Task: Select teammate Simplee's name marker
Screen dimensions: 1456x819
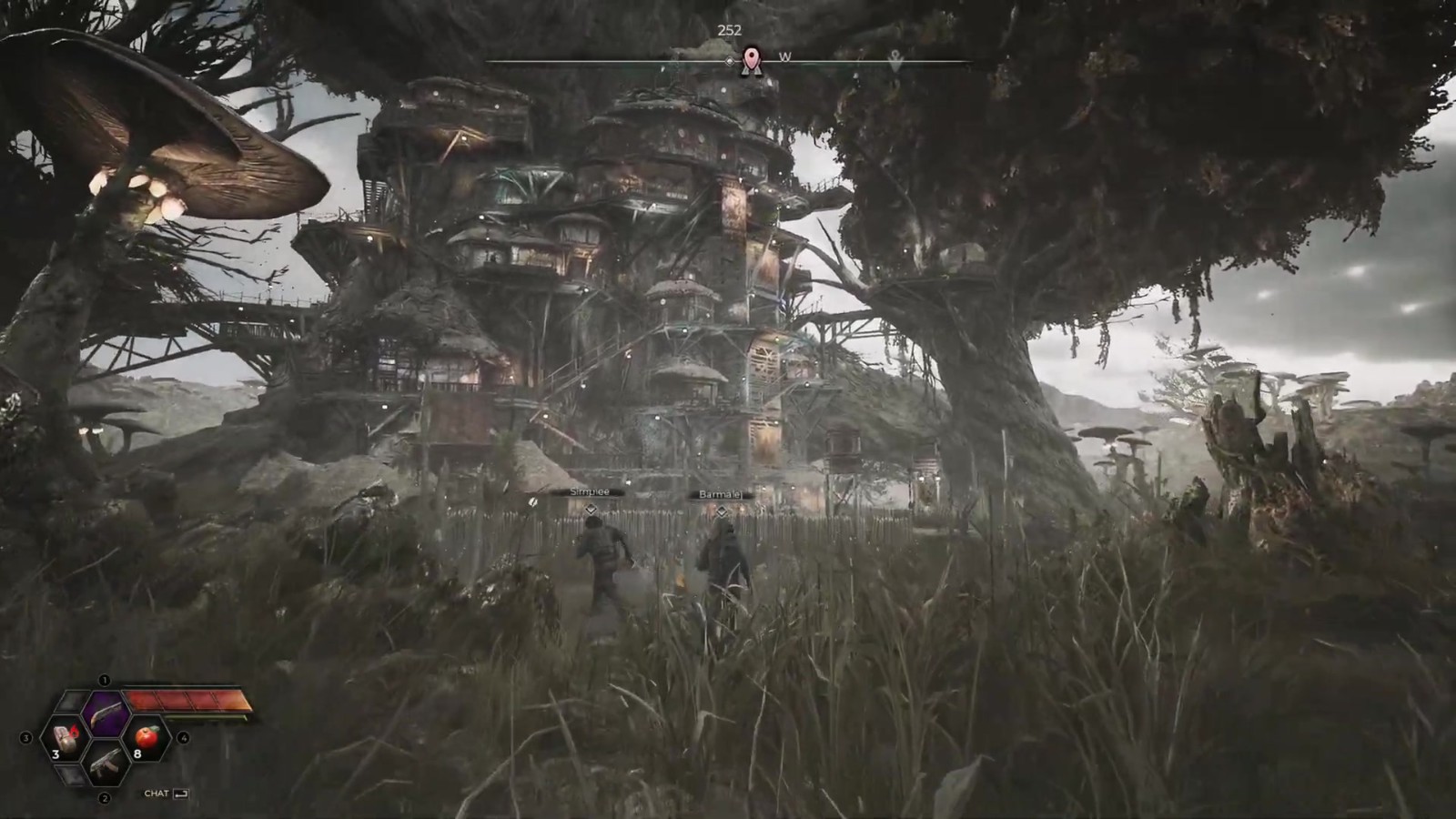Action: point(590,492)
